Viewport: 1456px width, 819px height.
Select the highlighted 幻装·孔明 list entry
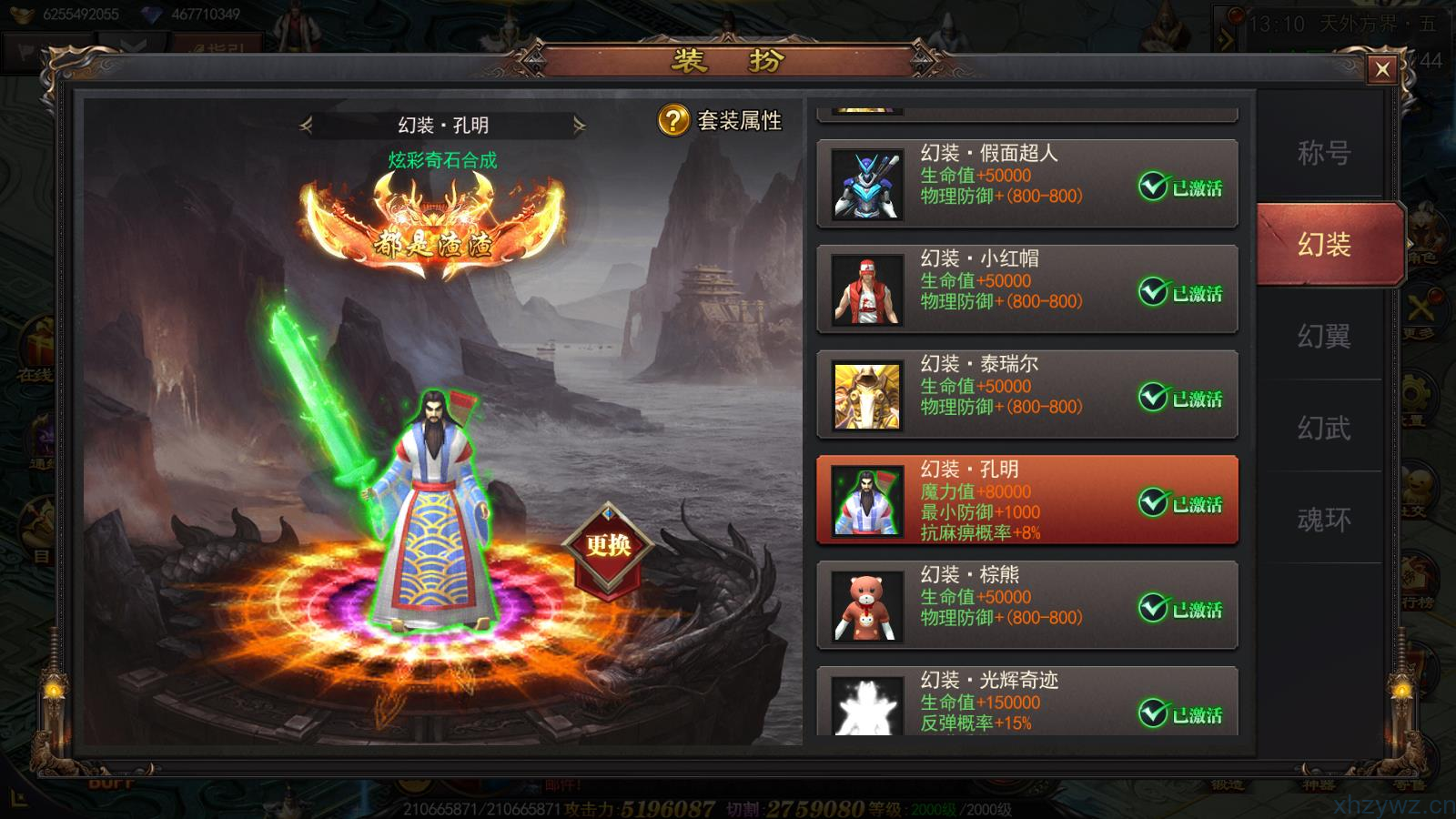pyautogui.click(x=1026, y=501)
